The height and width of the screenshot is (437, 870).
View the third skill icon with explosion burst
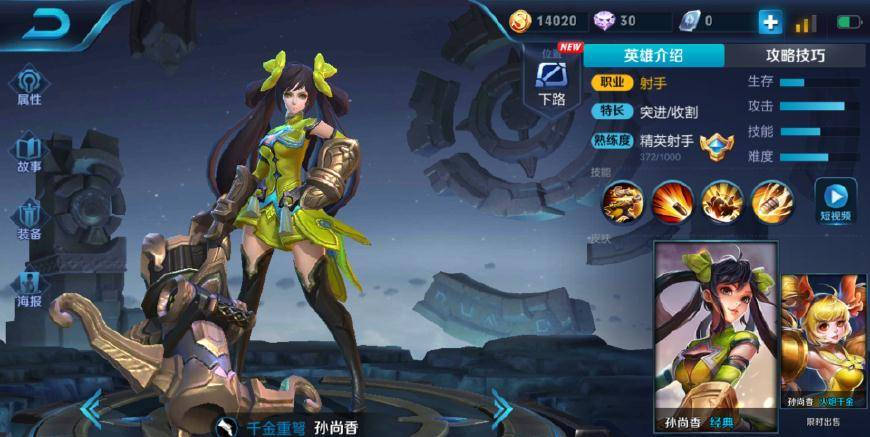720,201
